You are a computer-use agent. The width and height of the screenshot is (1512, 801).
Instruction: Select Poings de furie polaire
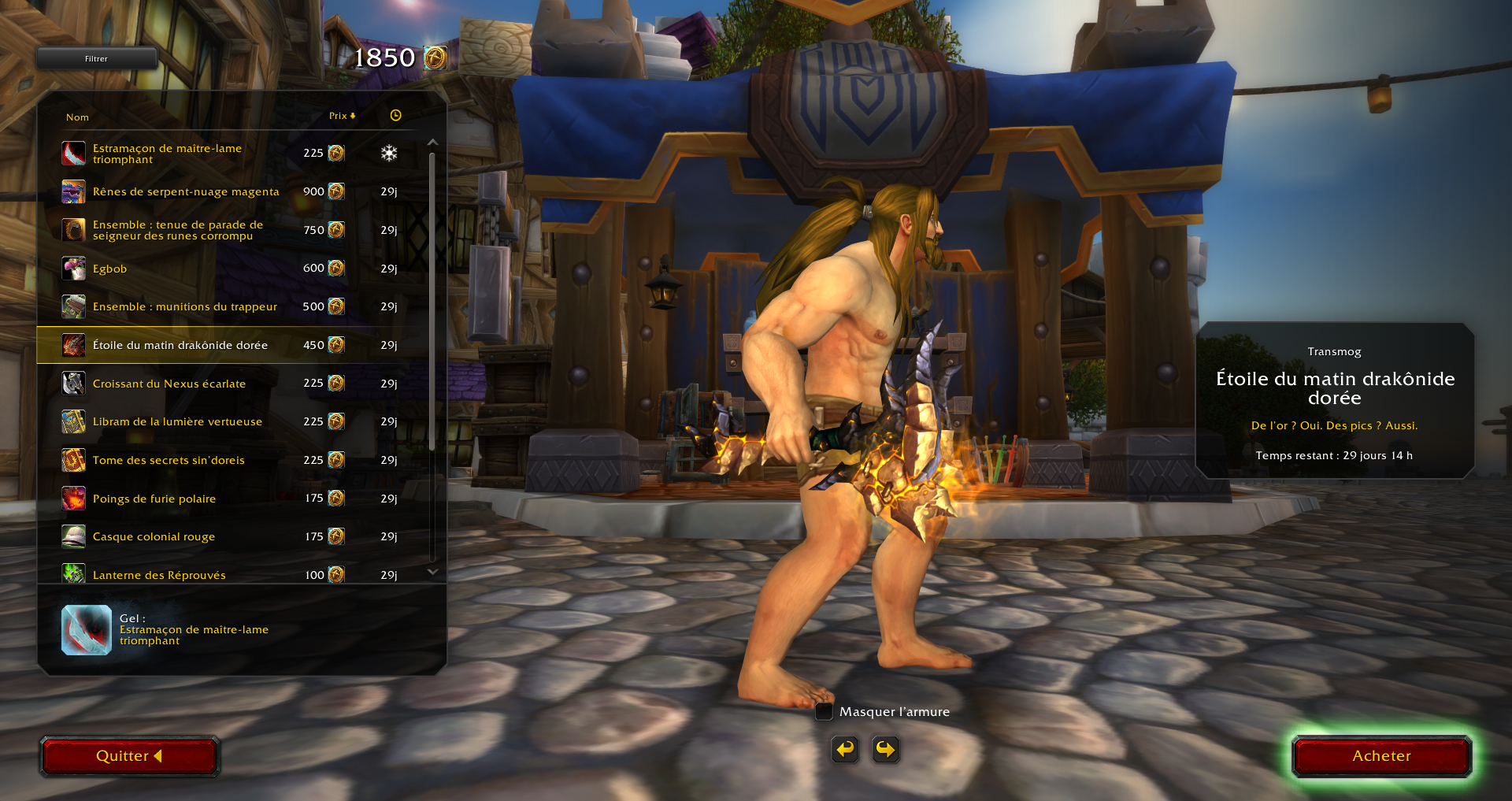pyautogui.click(x=154, y=499)
